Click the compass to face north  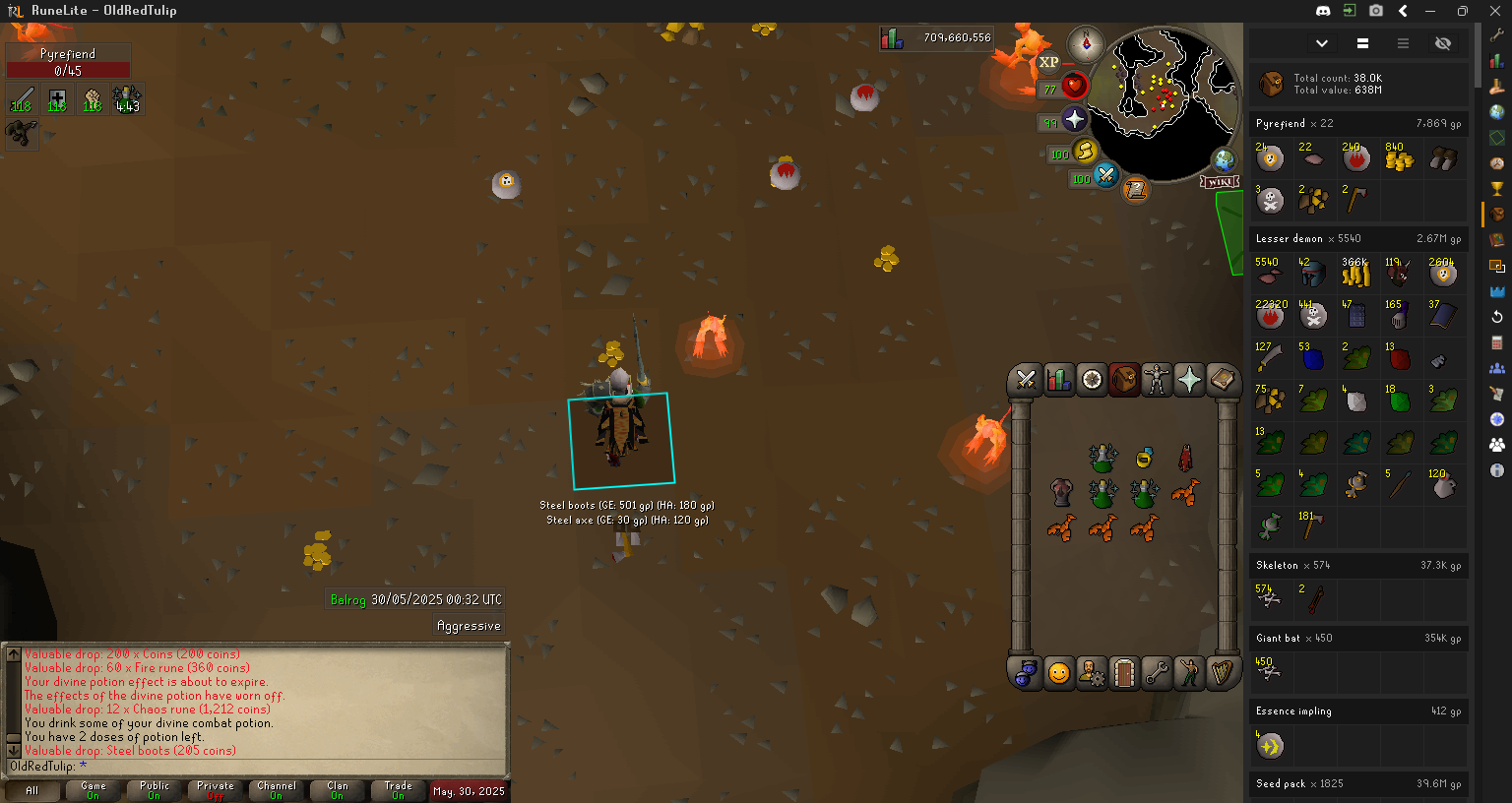1087,43
